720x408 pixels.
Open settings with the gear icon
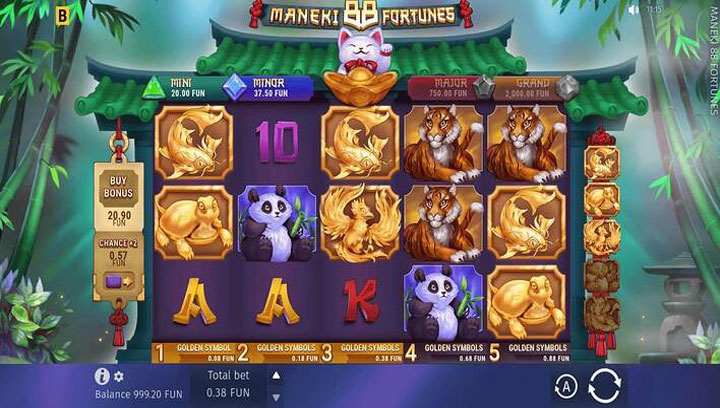118,376
